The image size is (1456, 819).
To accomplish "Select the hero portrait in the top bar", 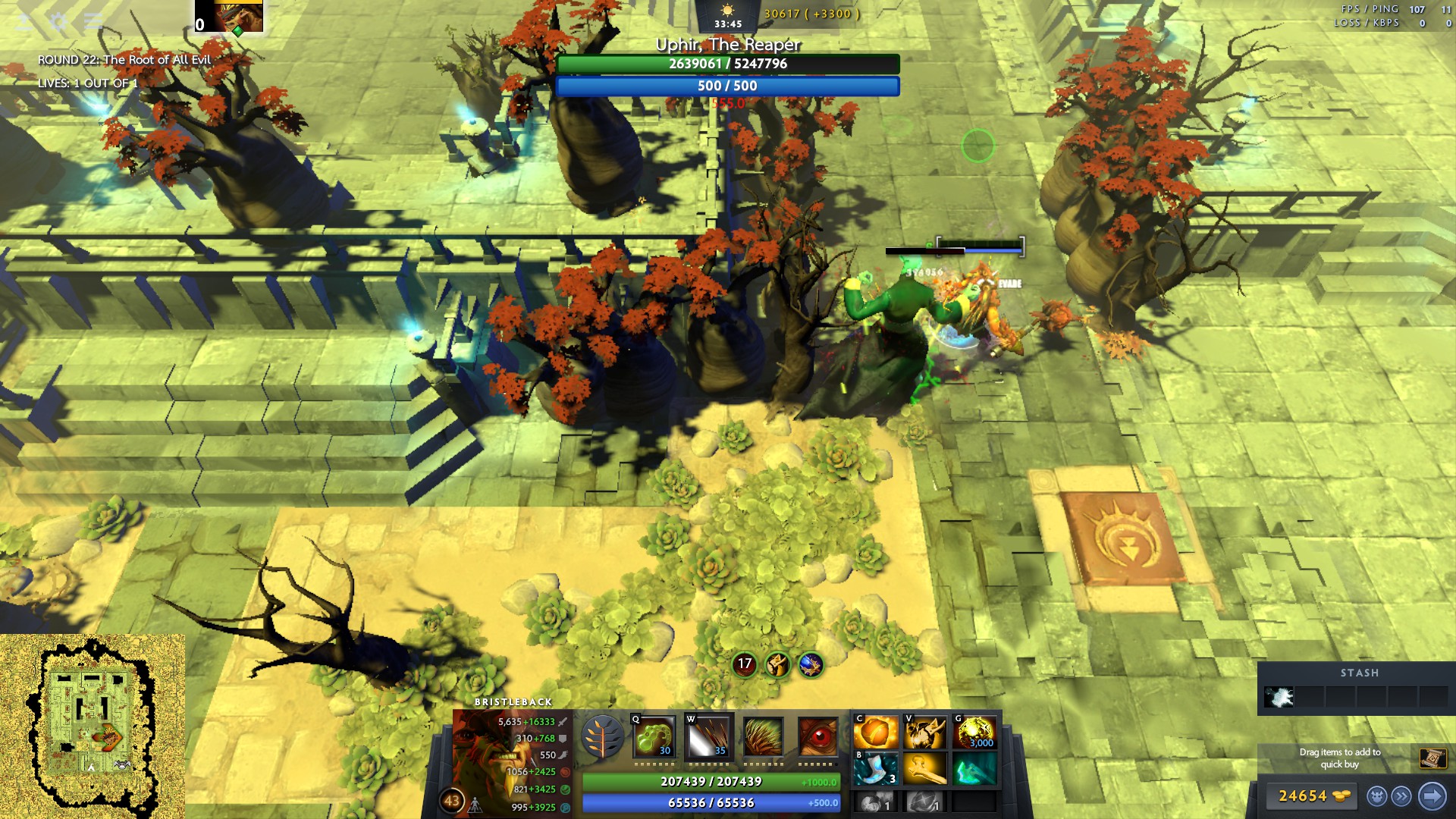I will (x=238, y=16).
